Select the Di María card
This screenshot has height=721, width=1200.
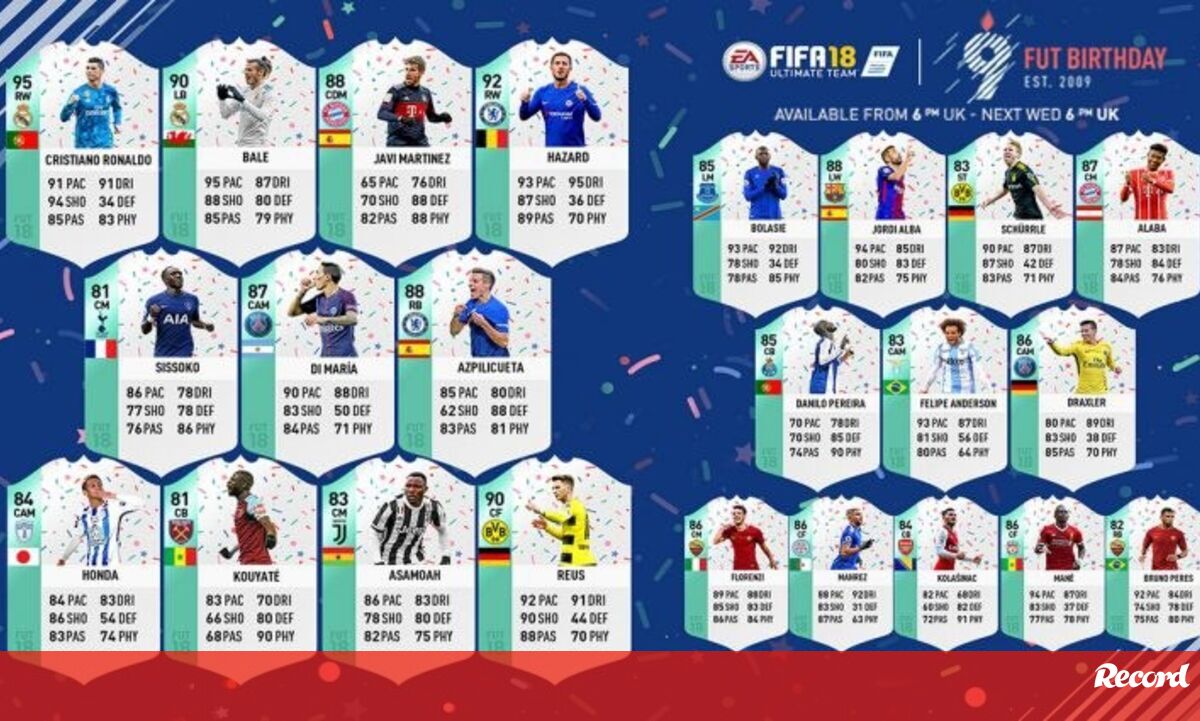(x=318, y=360)
